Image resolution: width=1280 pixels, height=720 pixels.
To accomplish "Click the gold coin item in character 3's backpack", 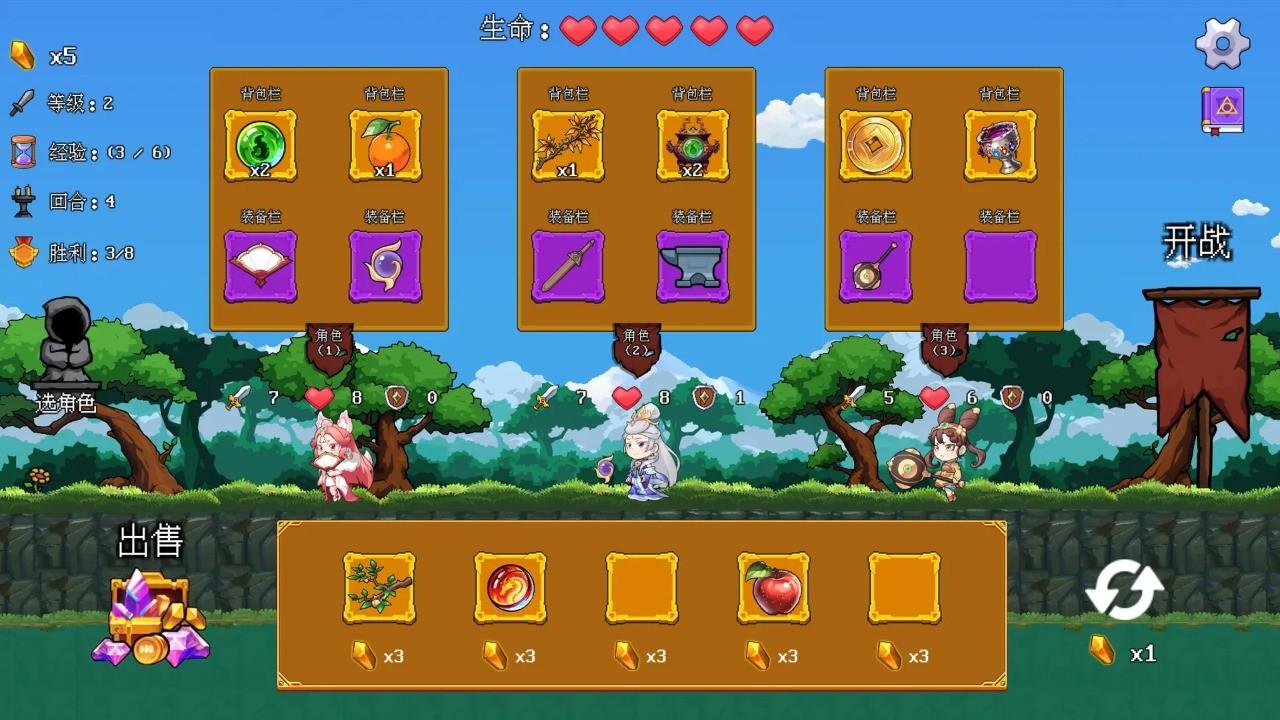I will [876, 145].
